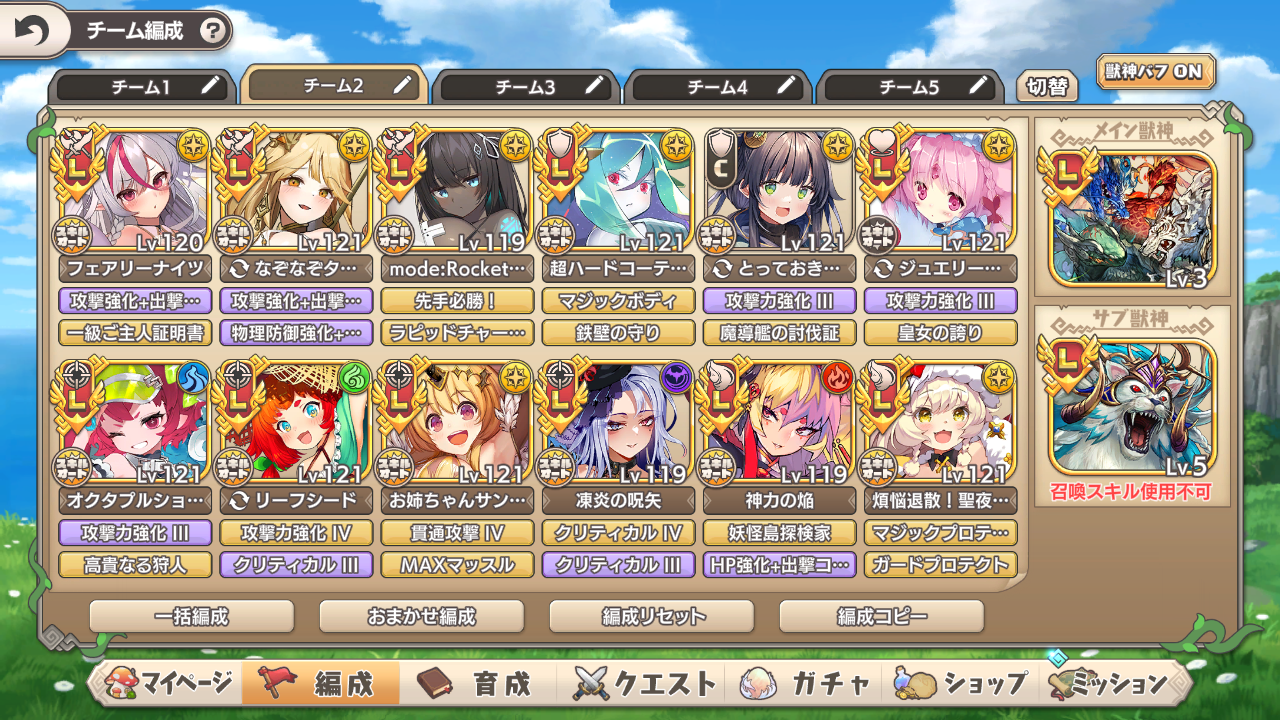Open マイページ in the bottom menu
This screenshot has width=1280, height=720.
pos(170,684)
